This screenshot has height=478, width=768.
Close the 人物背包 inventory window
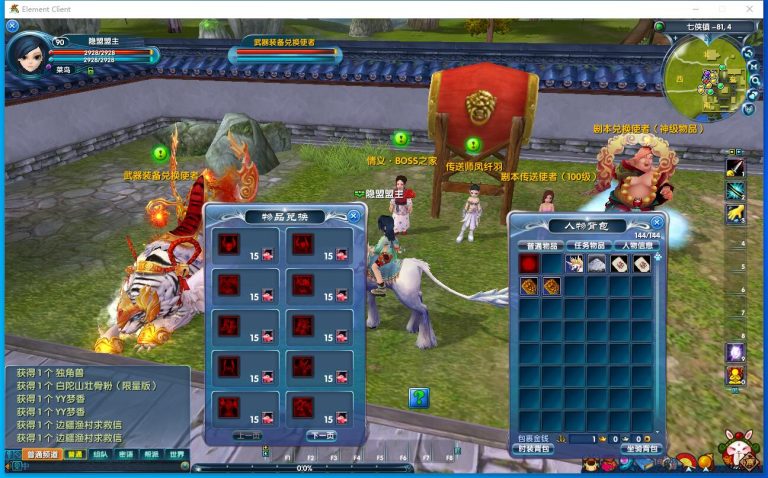(657, 223)
